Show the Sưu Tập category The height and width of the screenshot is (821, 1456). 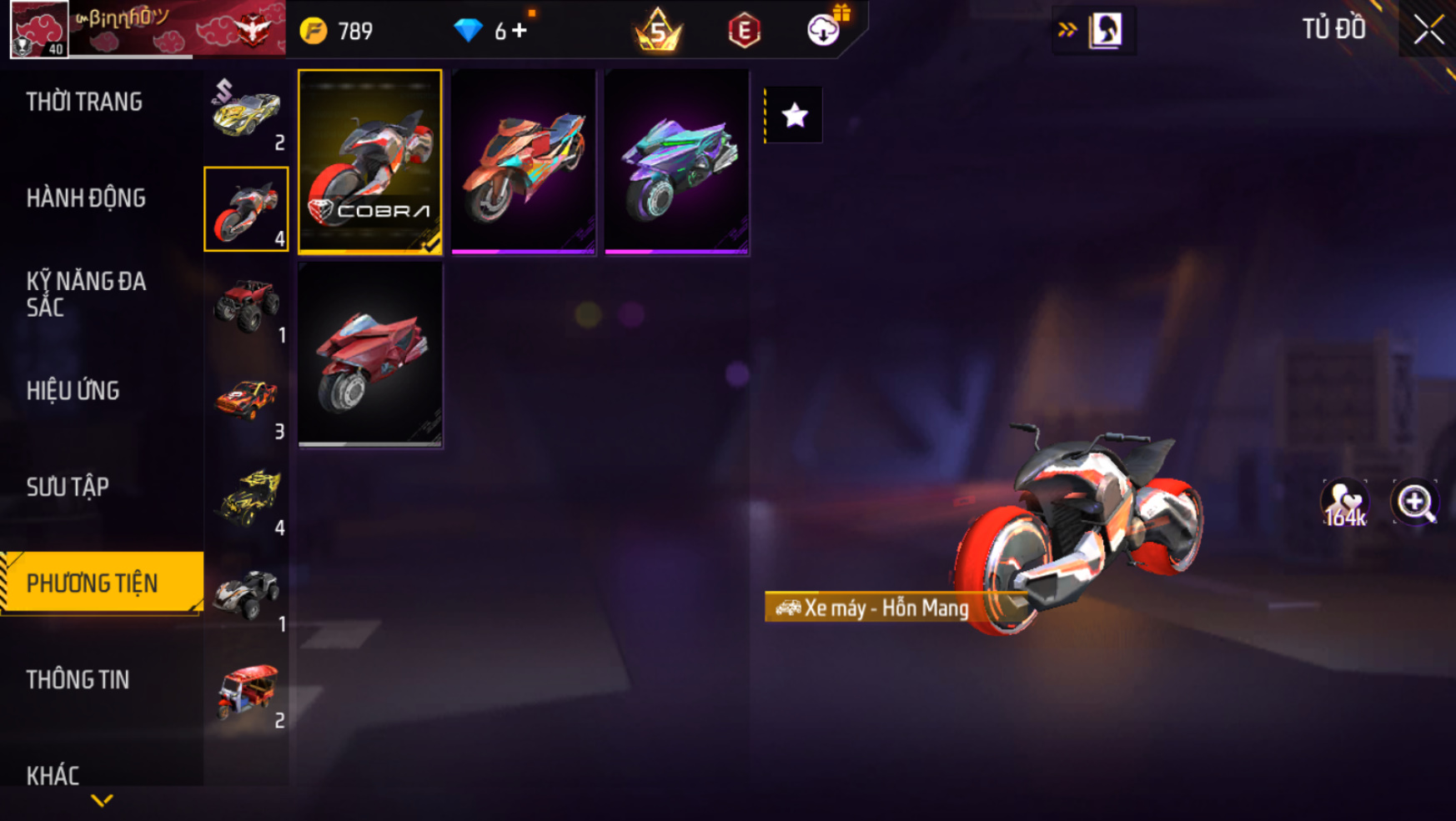tap(68, 487)
